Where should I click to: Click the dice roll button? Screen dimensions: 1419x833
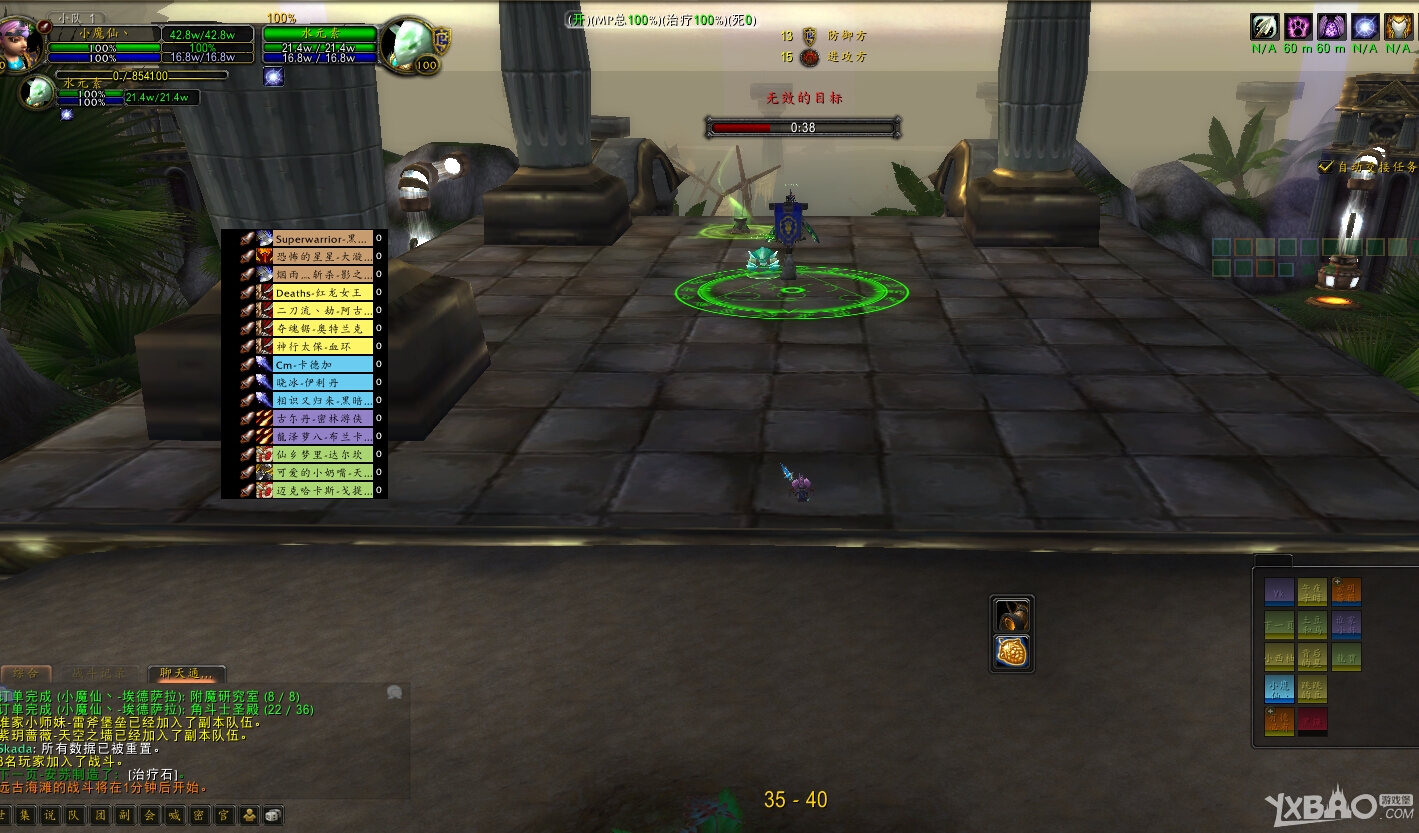click(272, 816)
